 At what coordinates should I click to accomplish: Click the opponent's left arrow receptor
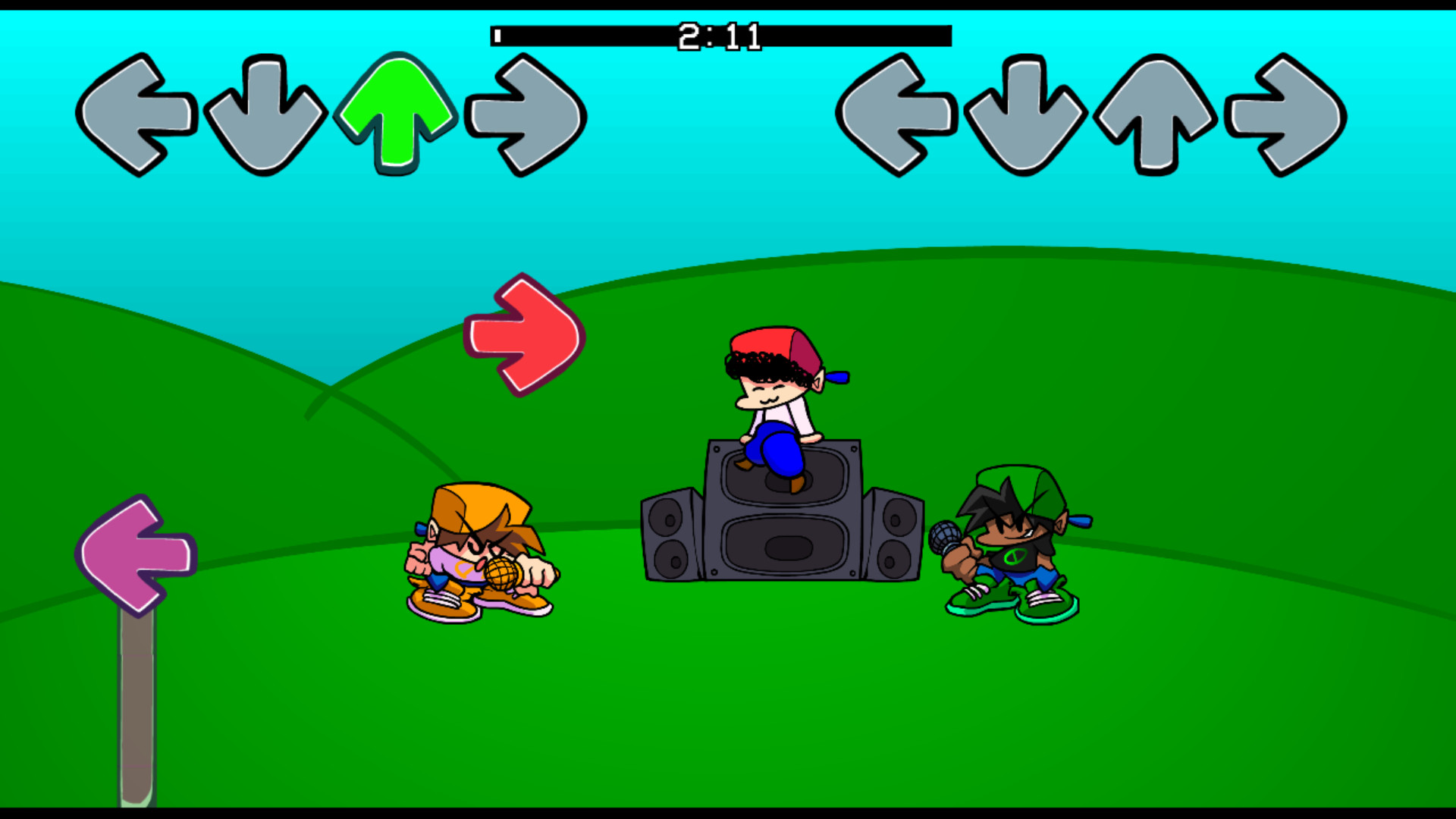(x=136, y=111)
